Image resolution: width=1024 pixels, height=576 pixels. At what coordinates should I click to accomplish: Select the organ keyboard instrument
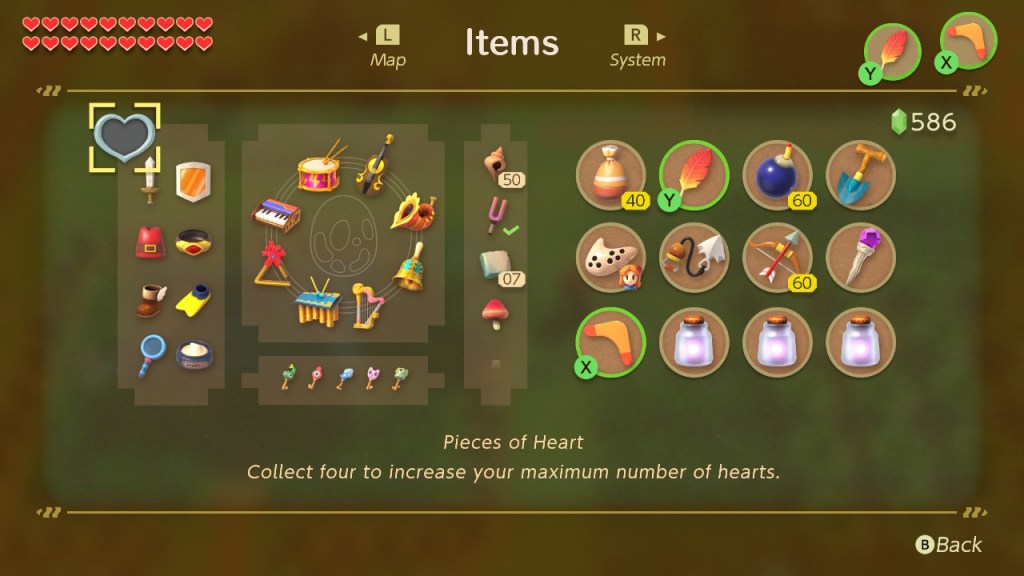pos(275,213)
